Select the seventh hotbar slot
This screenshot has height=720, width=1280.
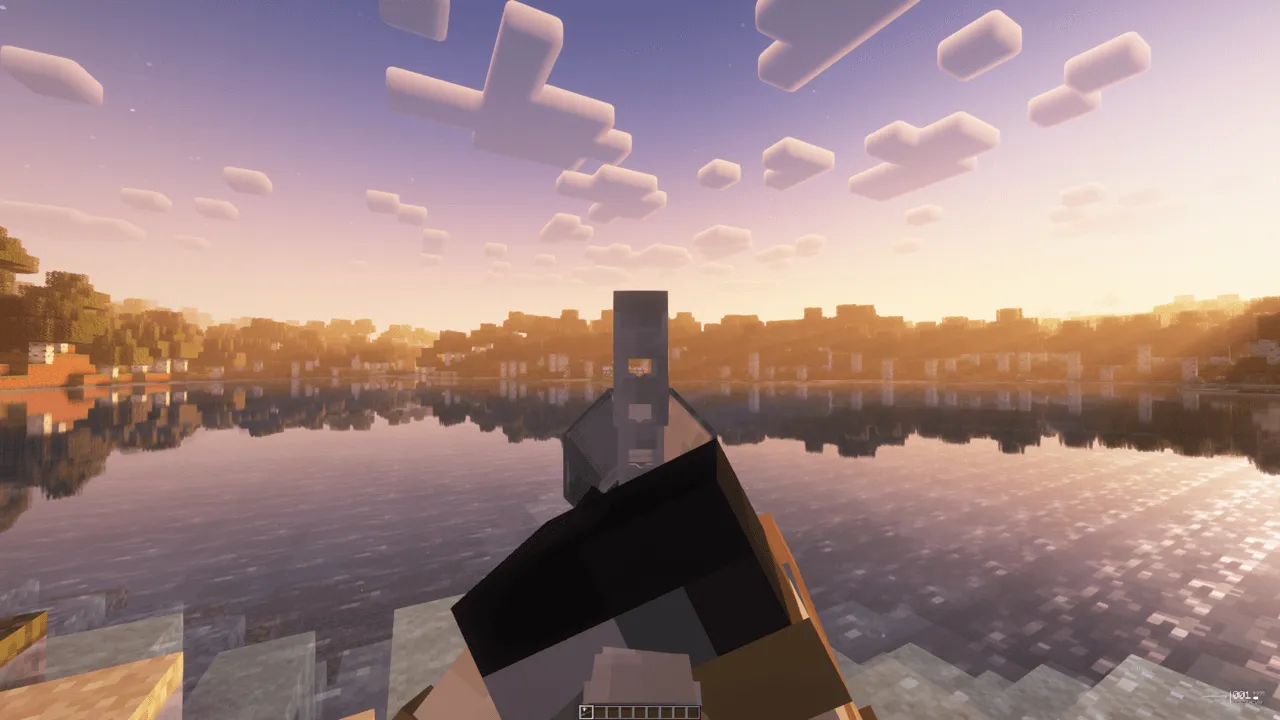tap(667, 712)
